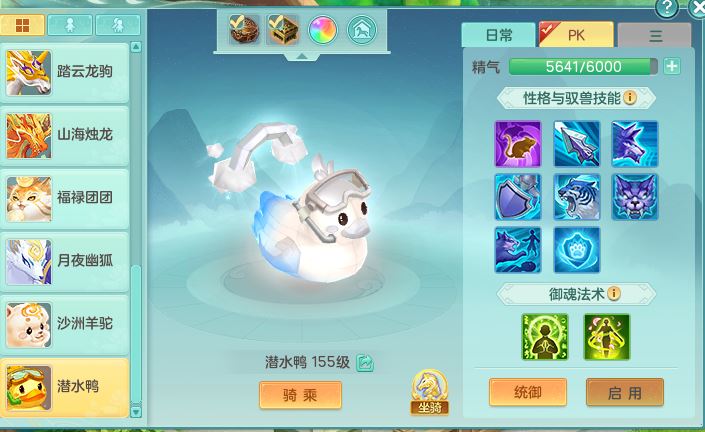Switch to the PK tab
705x432 pixels.
coord(576,35)
